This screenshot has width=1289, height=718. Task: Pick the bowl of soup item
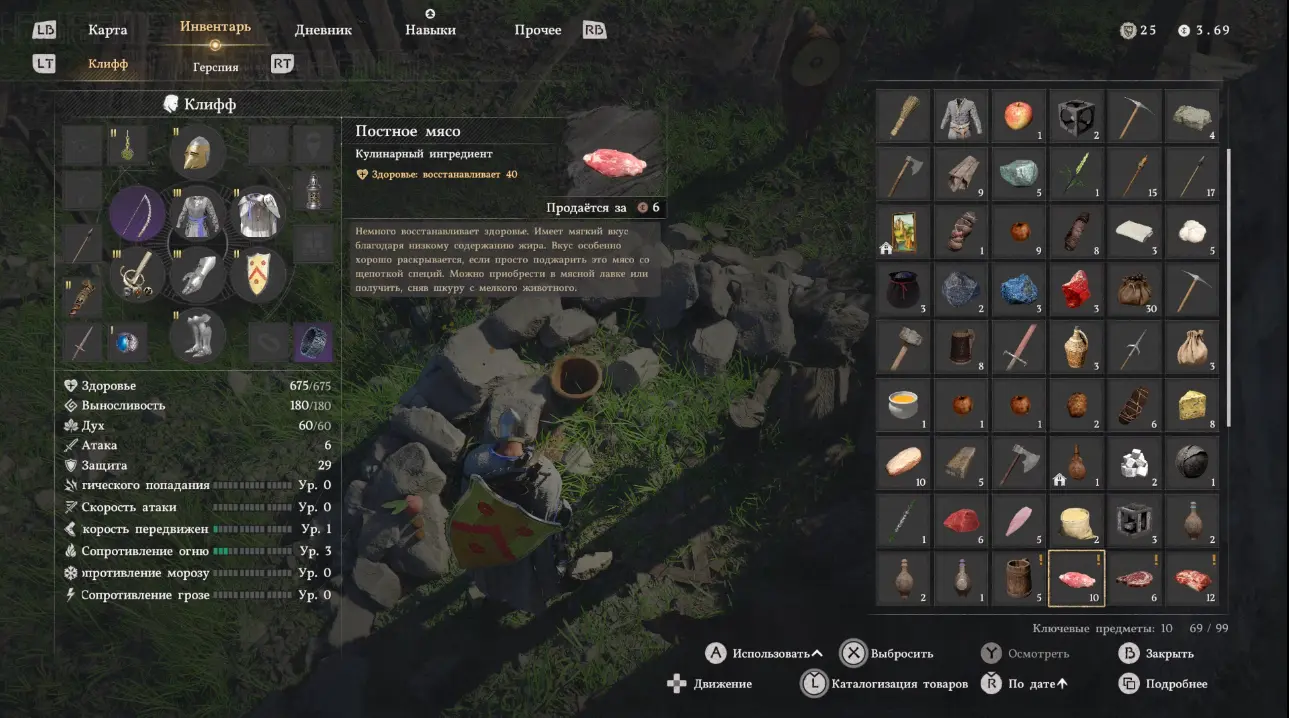pyautogui.click(x=903, y=404)
